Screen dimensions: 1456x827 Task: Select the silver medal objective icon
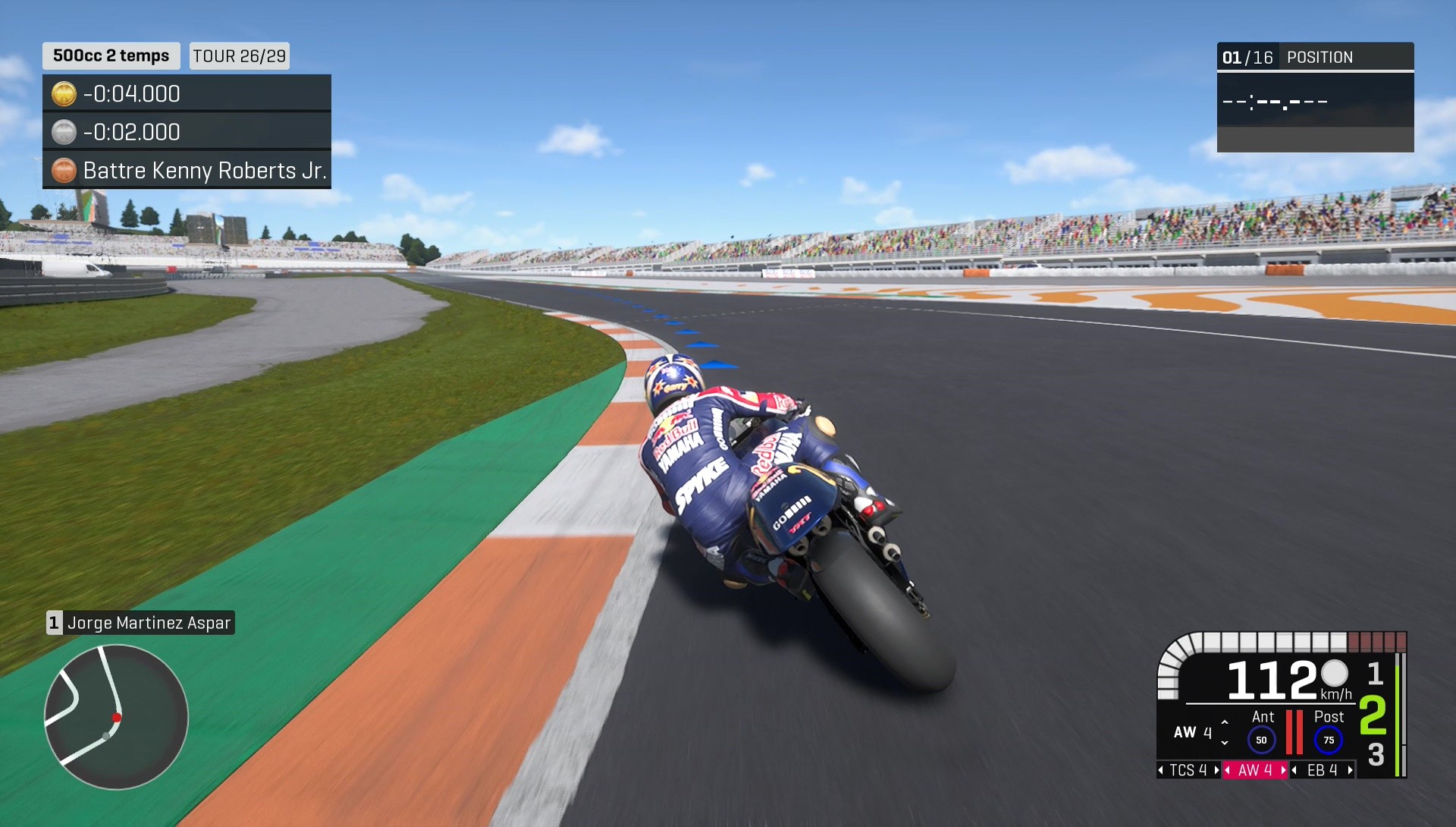tap(64, 132)
